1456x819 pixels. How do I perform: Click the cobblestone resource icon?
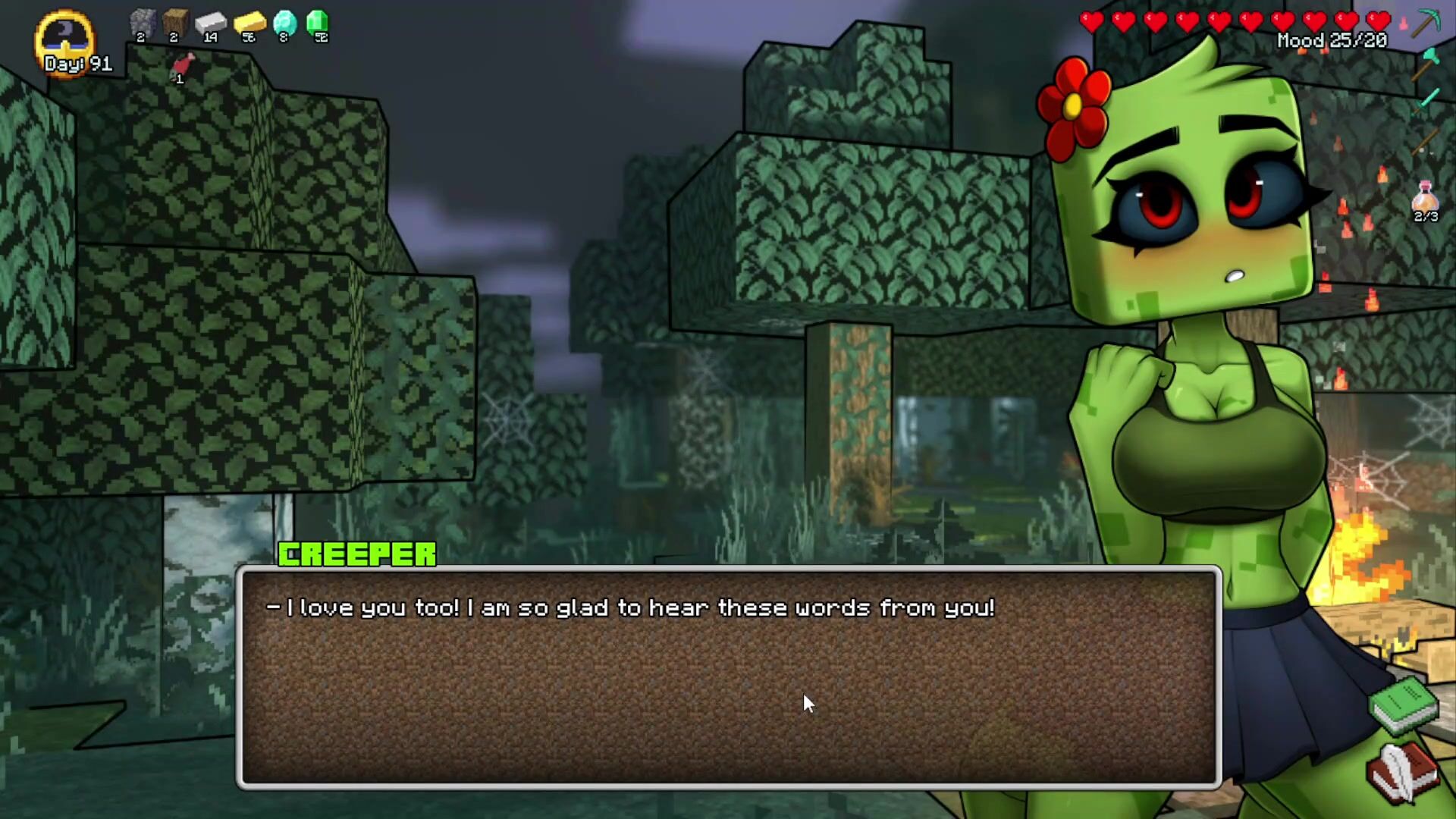tap(142, 23)
